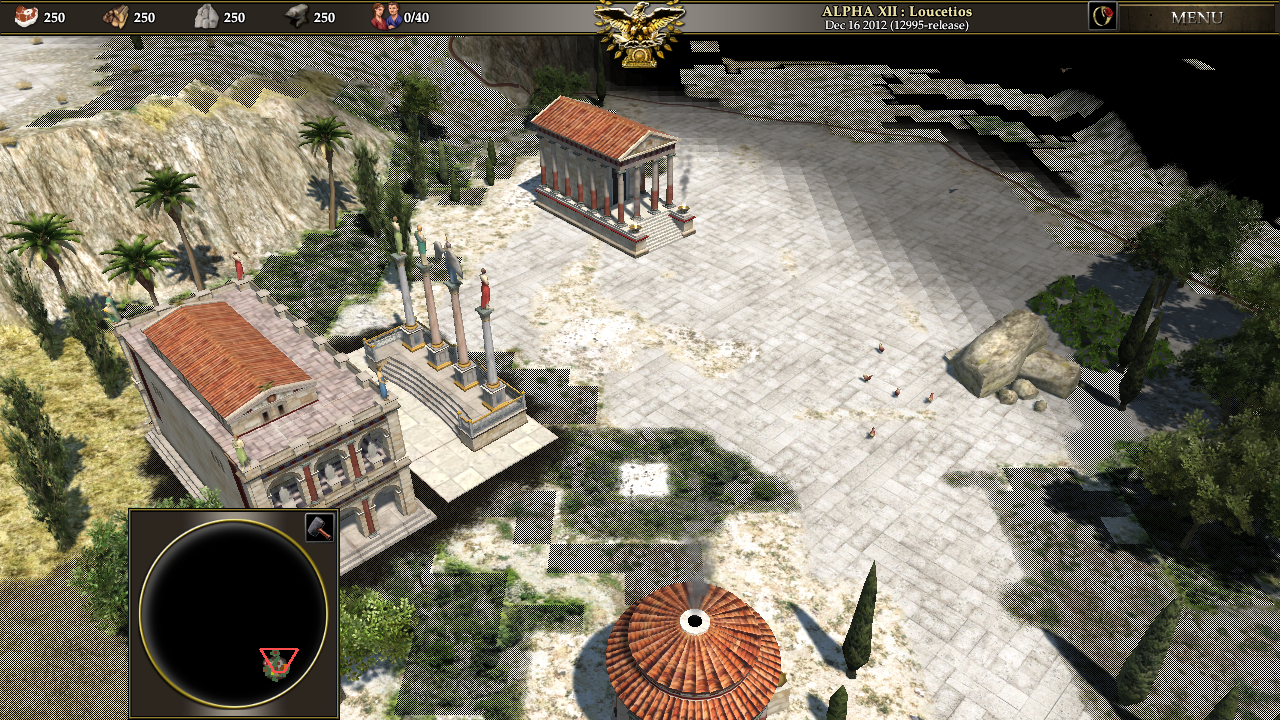Open the game MENU
Viewport: 1280px width, 720px height.
[1196, 17]
